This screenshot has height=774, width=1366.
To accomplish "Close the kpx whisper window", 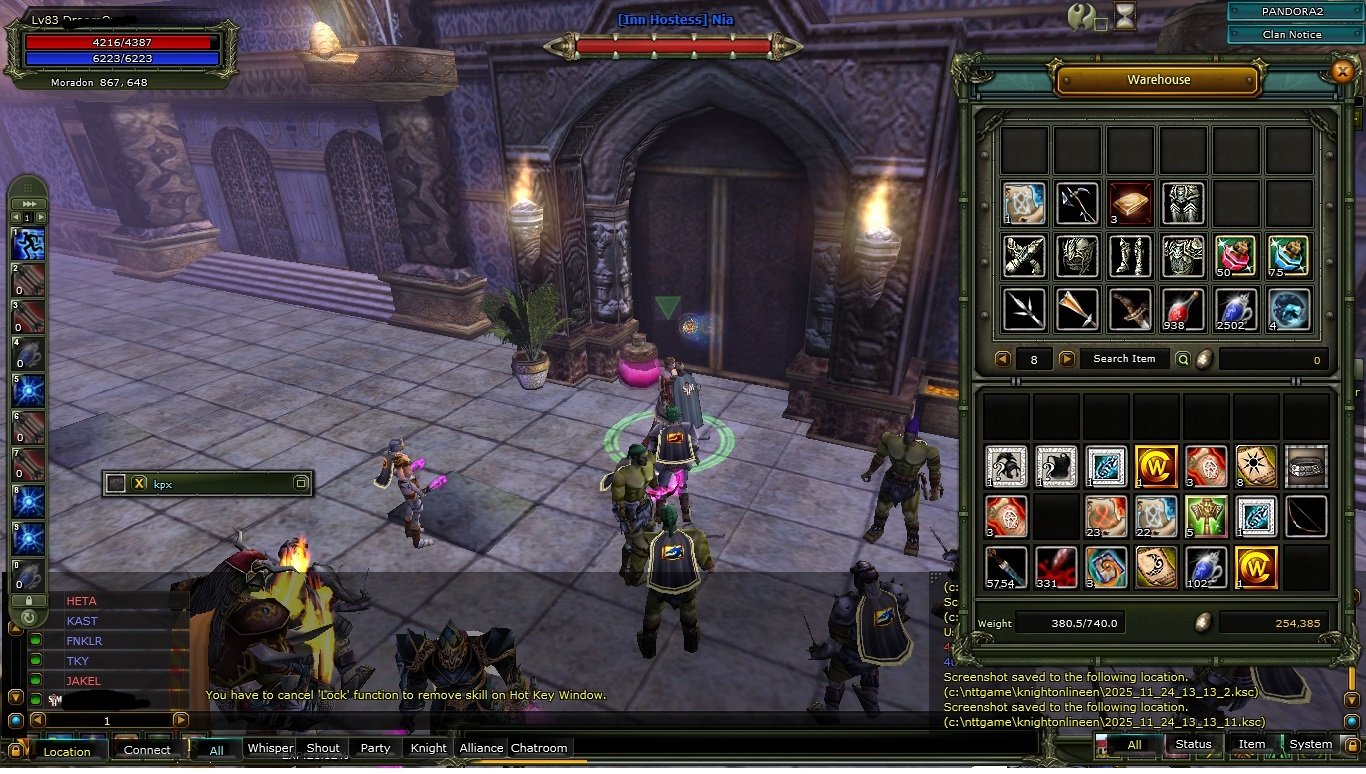I will [139, 484].
